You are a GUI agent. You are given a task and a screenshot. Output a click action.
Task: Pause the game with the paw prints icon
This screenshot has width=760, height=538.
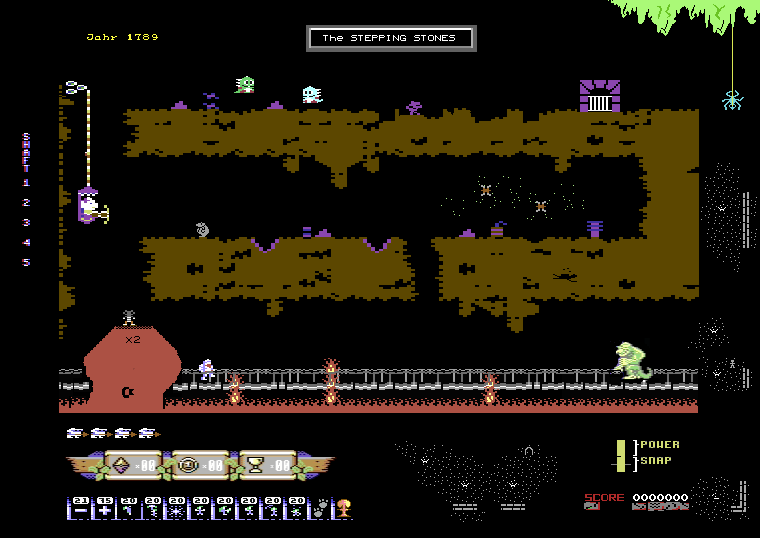pos(320,508)
